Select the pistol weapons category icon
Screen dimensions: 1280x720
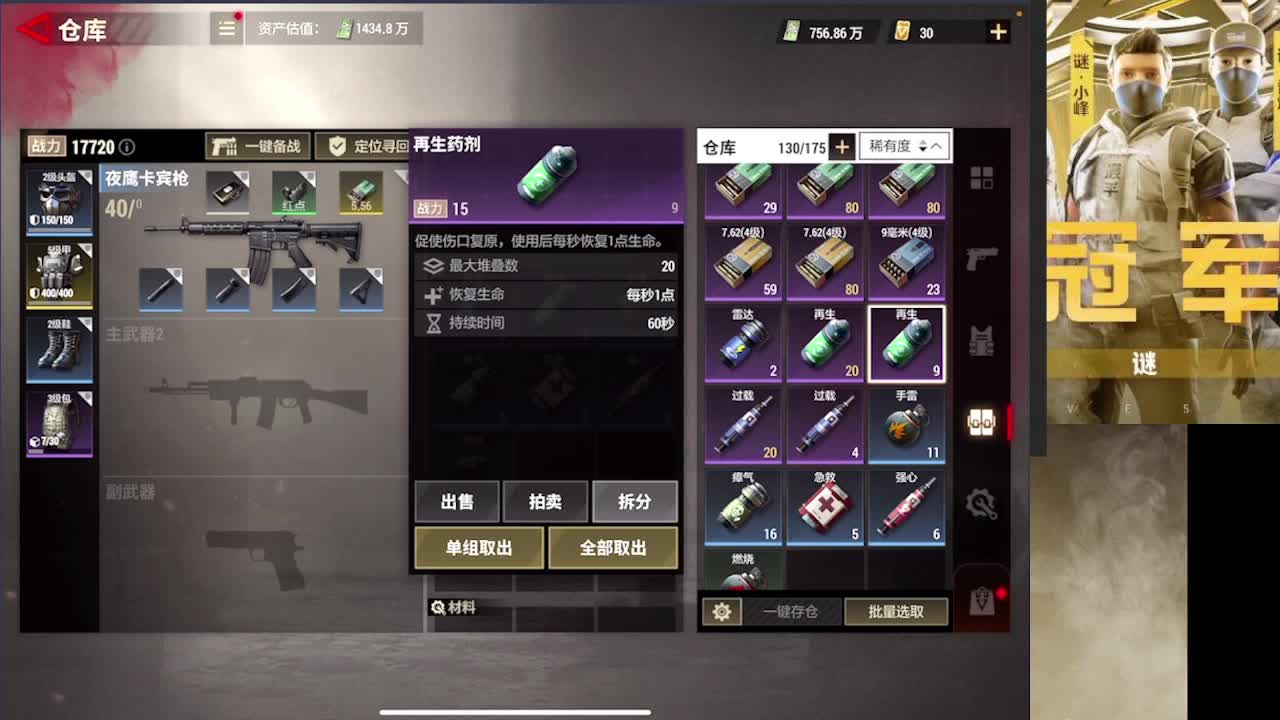(982, 256)
